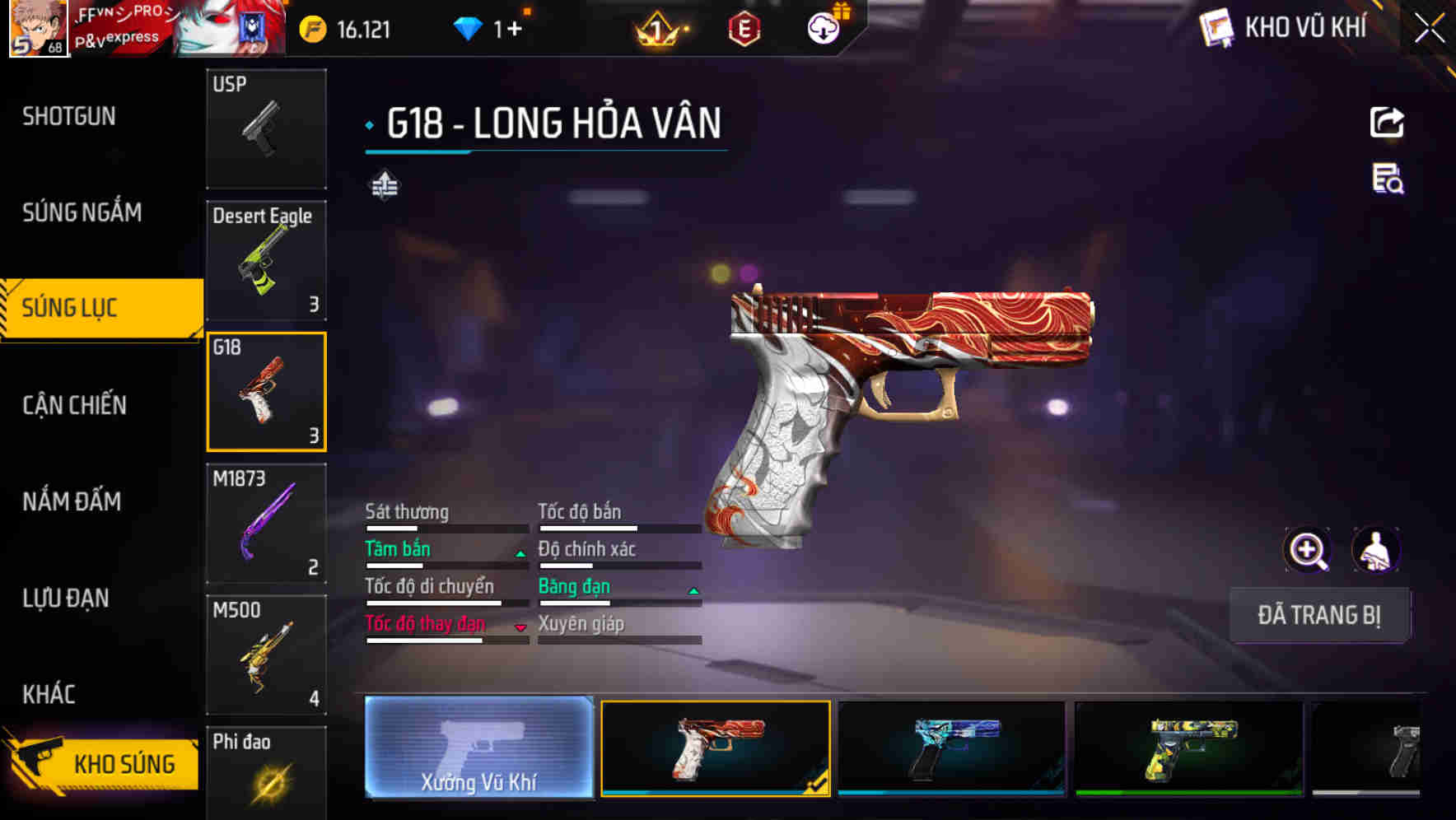
Task: Open the Xưởng Vũ Khí workshop tile
Action: pos(478,748)
